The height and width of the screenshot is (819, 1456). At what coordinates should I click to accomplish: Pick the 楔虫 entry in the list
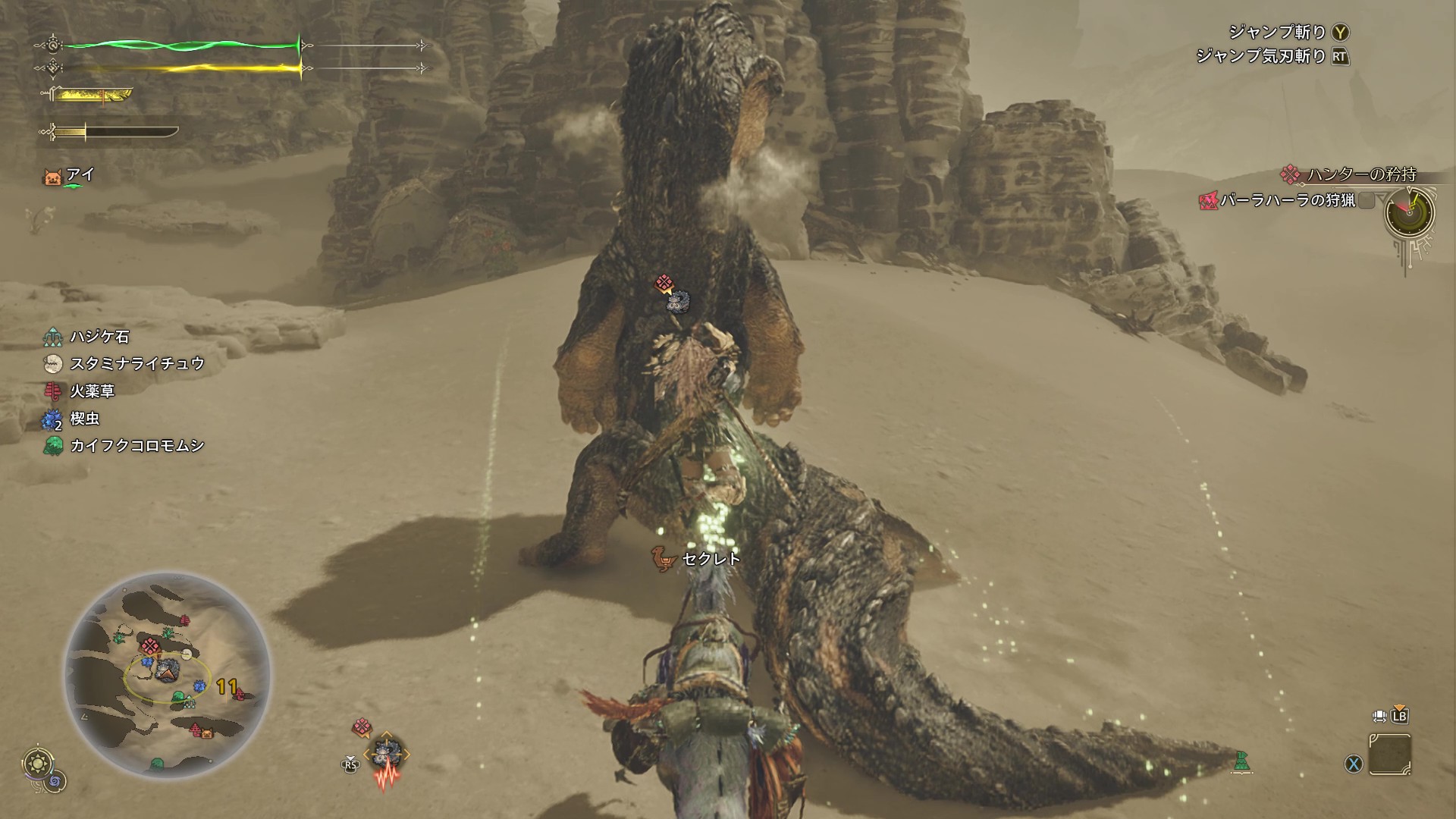[x=84, y=418]
